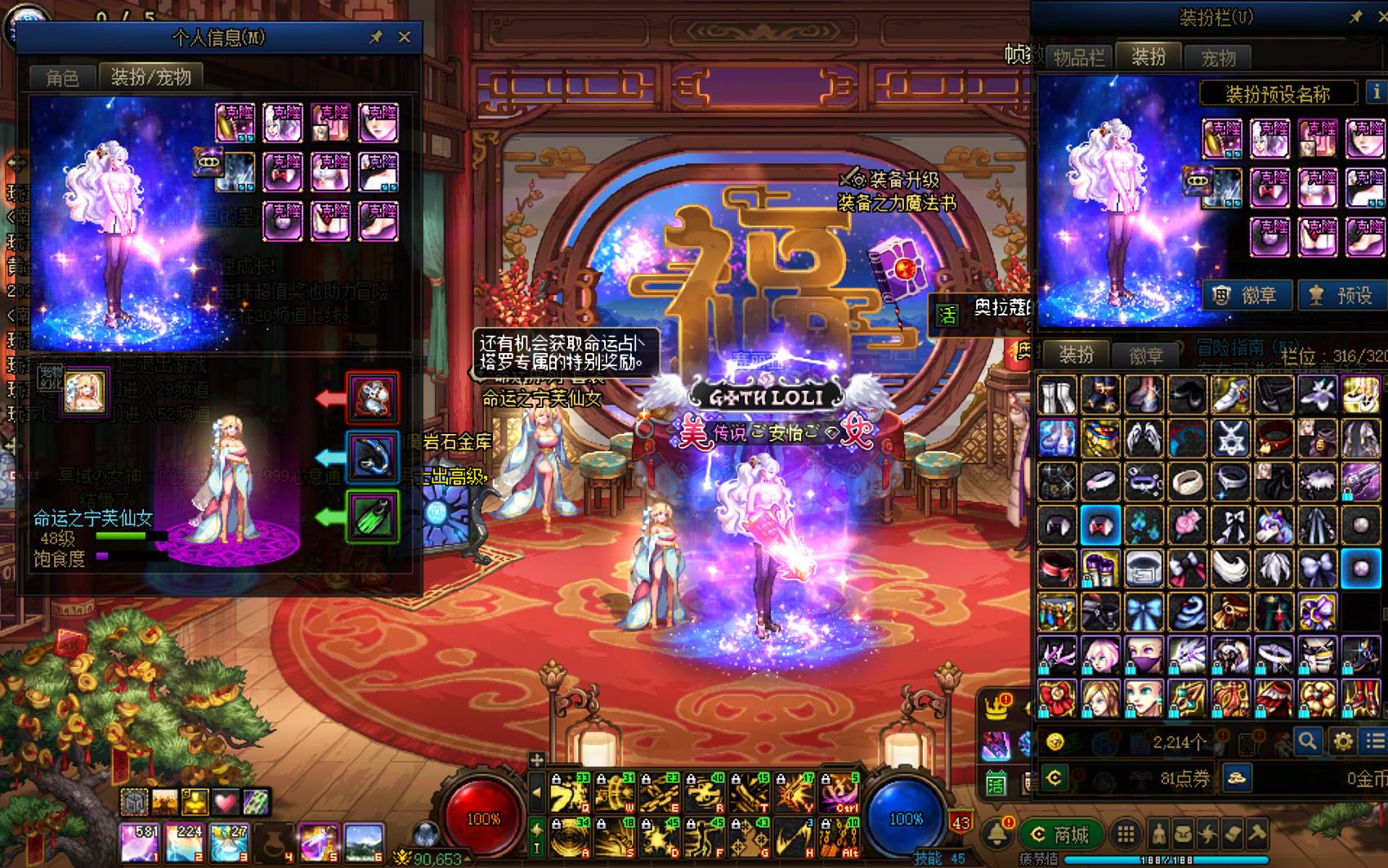
Task: Select the 徽章 sub-tab above the item grid
Action: pos(1145,356)
